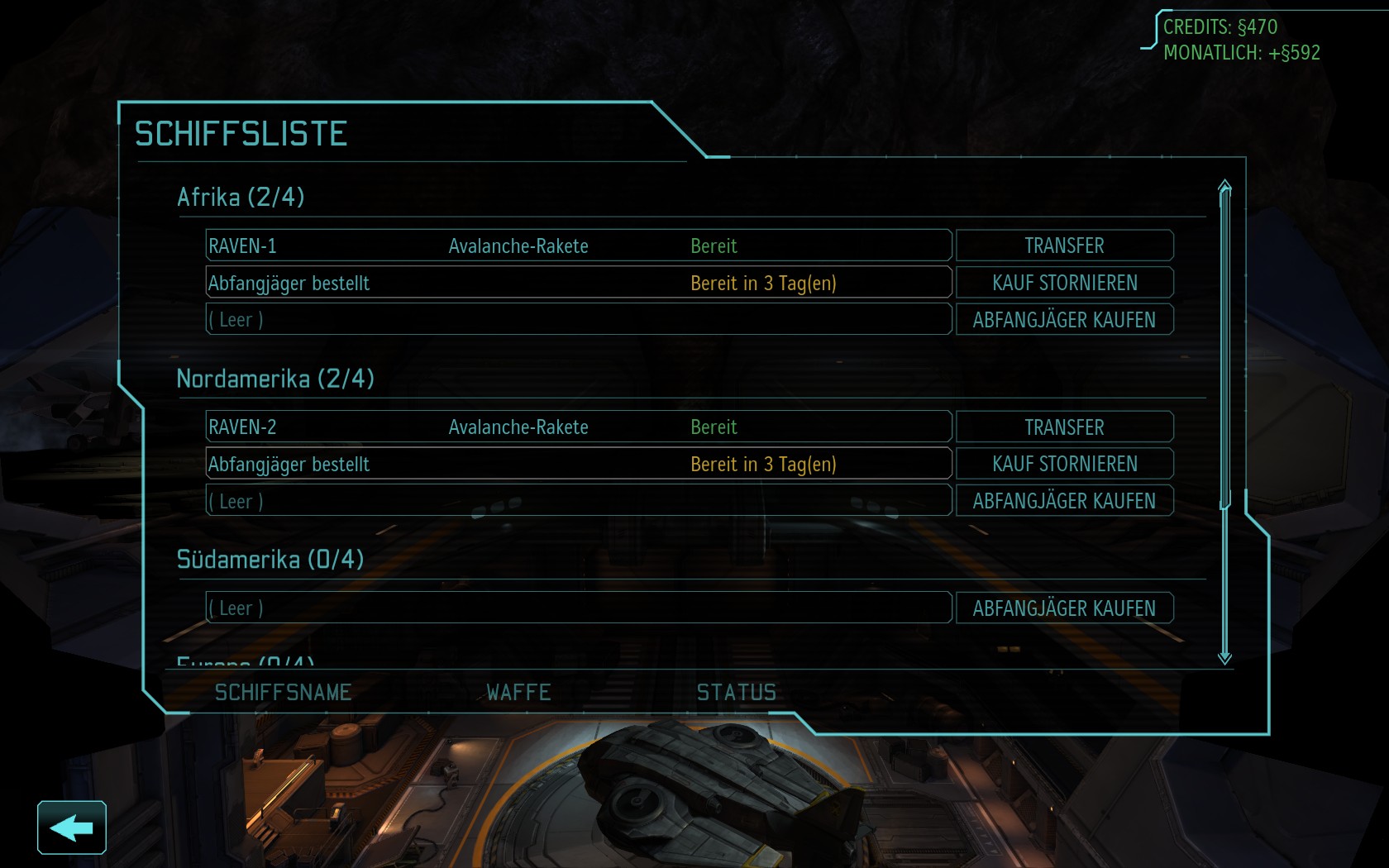Click the ship list scroll-up arrow
Viewport: 1389px width, 868px height.
coord(1224,187)
